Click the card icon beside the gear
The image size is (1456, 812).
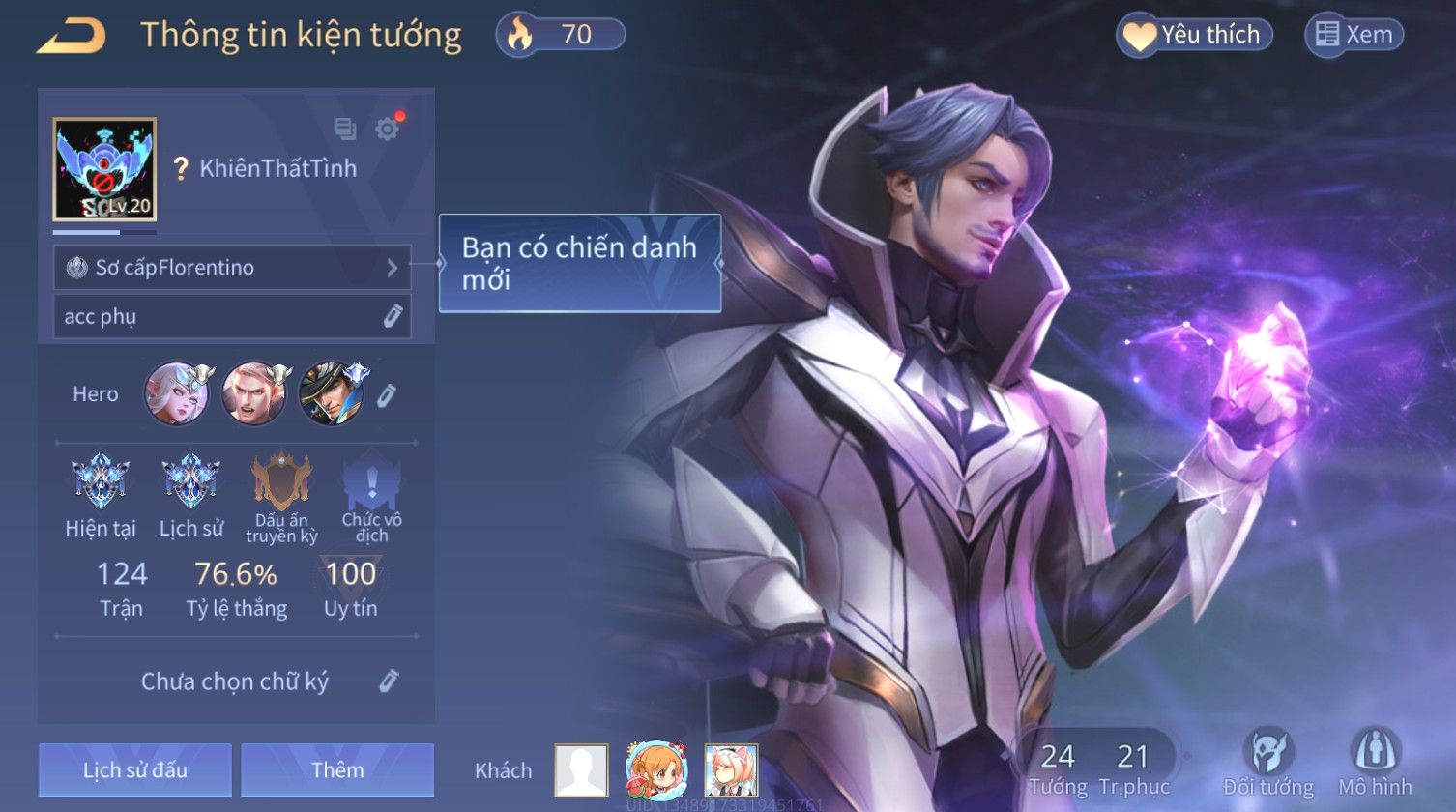coord(345,129)
